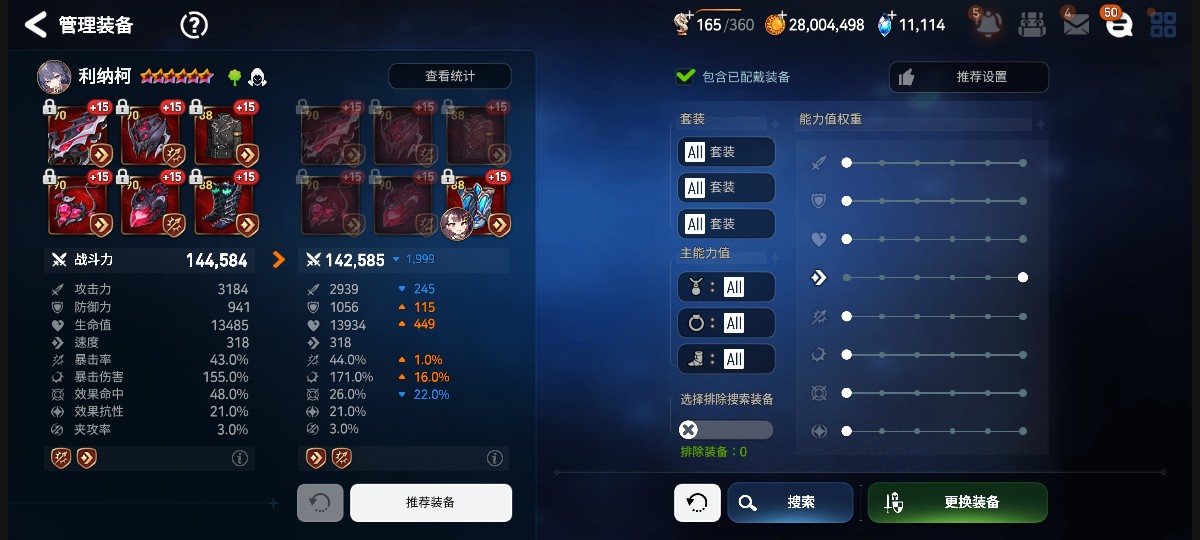
Task: Adjust the health (heart) weight slider
Action: 847,239
